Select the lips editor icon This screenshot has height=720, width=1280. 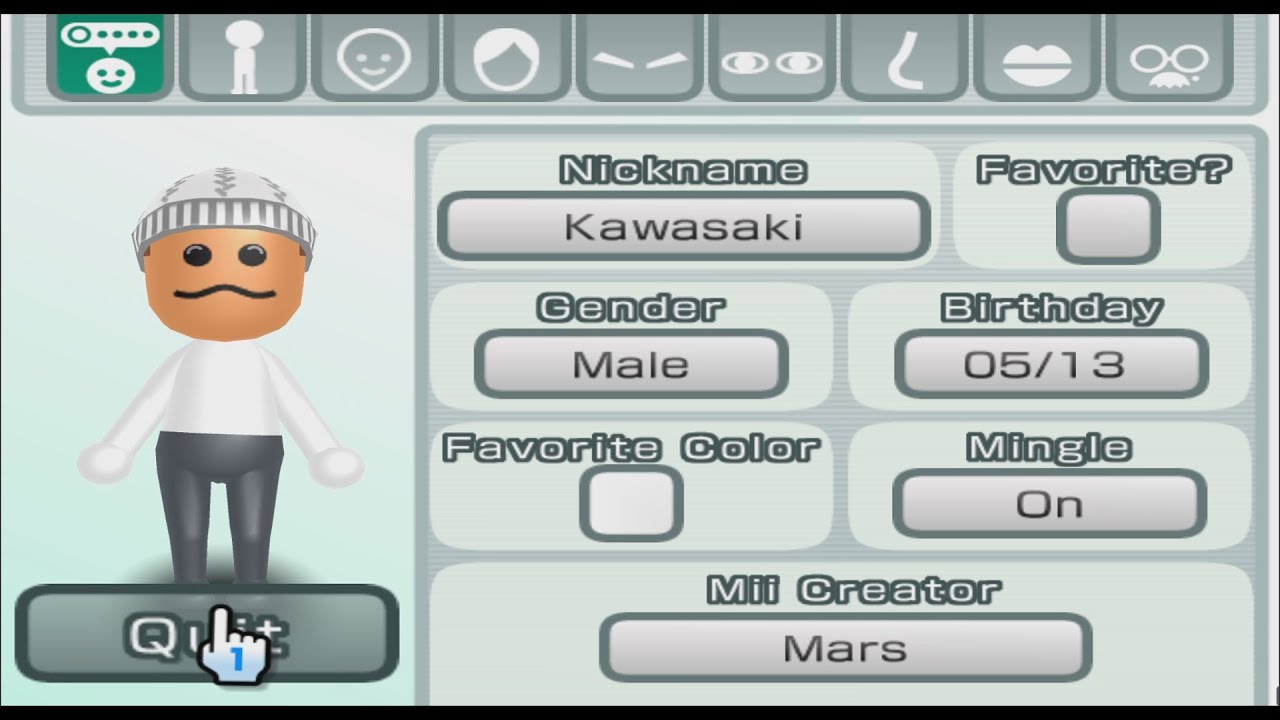click(x=1037, y=55)
